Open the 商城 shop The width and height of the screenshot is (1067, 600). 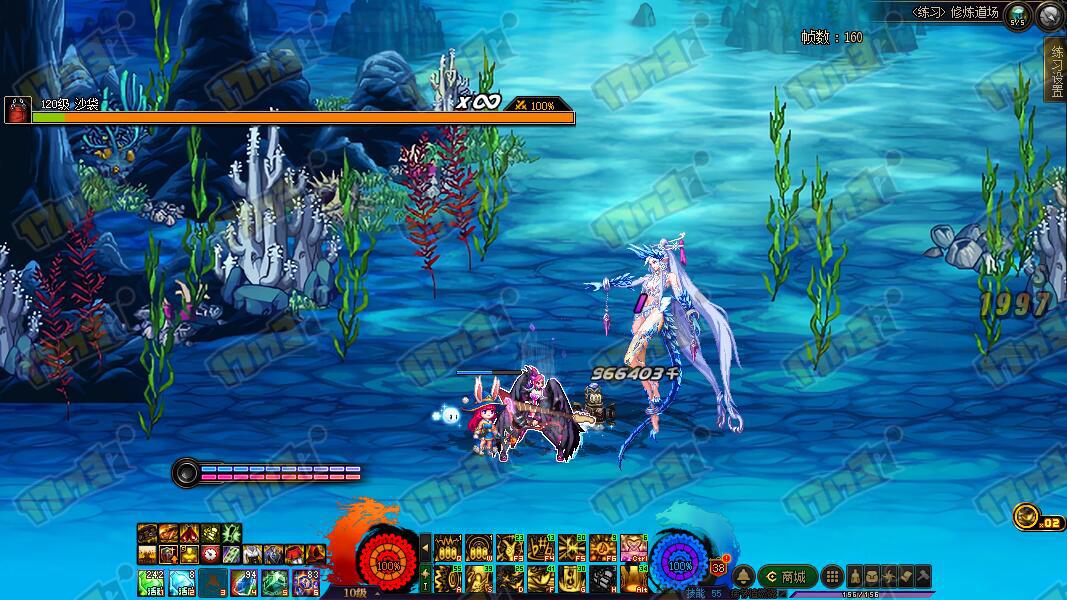tap(785, 577)
